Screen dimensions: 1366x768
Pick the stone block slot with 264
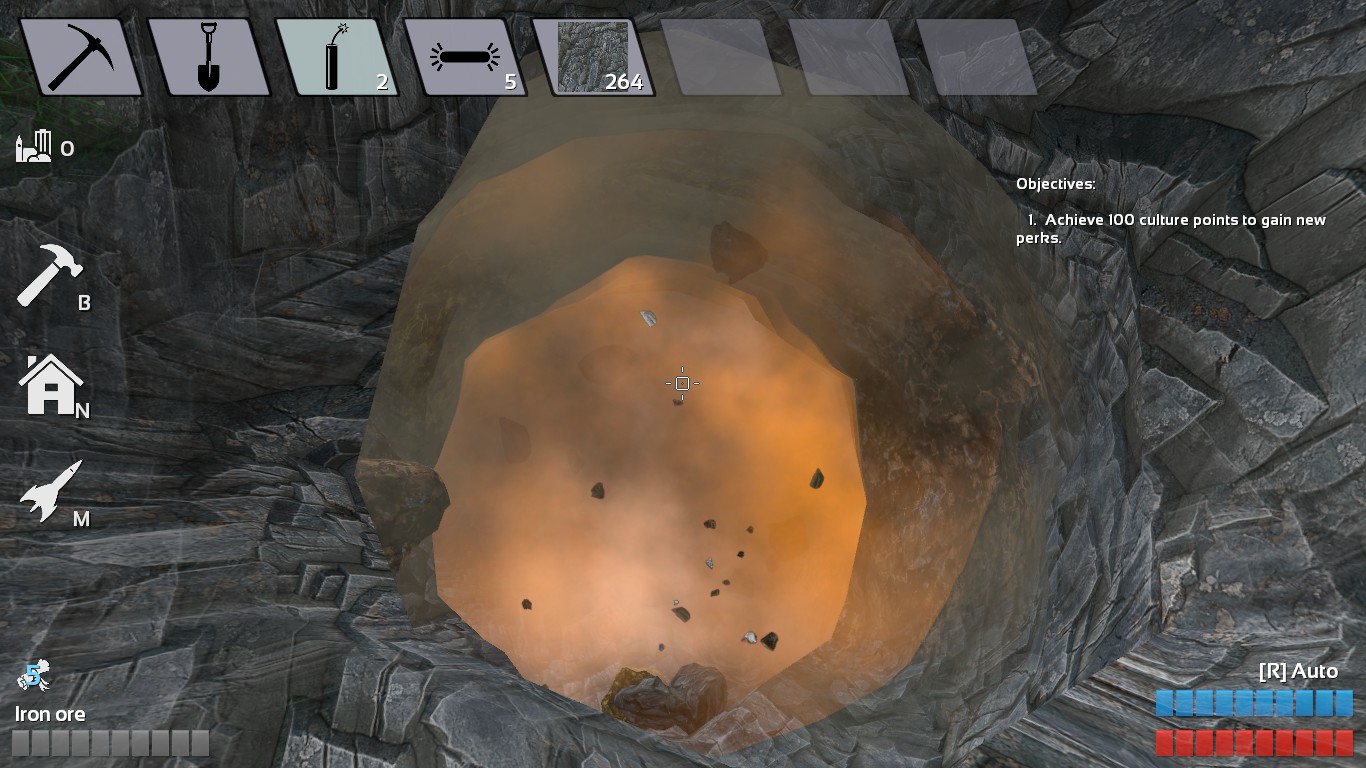(x=593, y=57)
